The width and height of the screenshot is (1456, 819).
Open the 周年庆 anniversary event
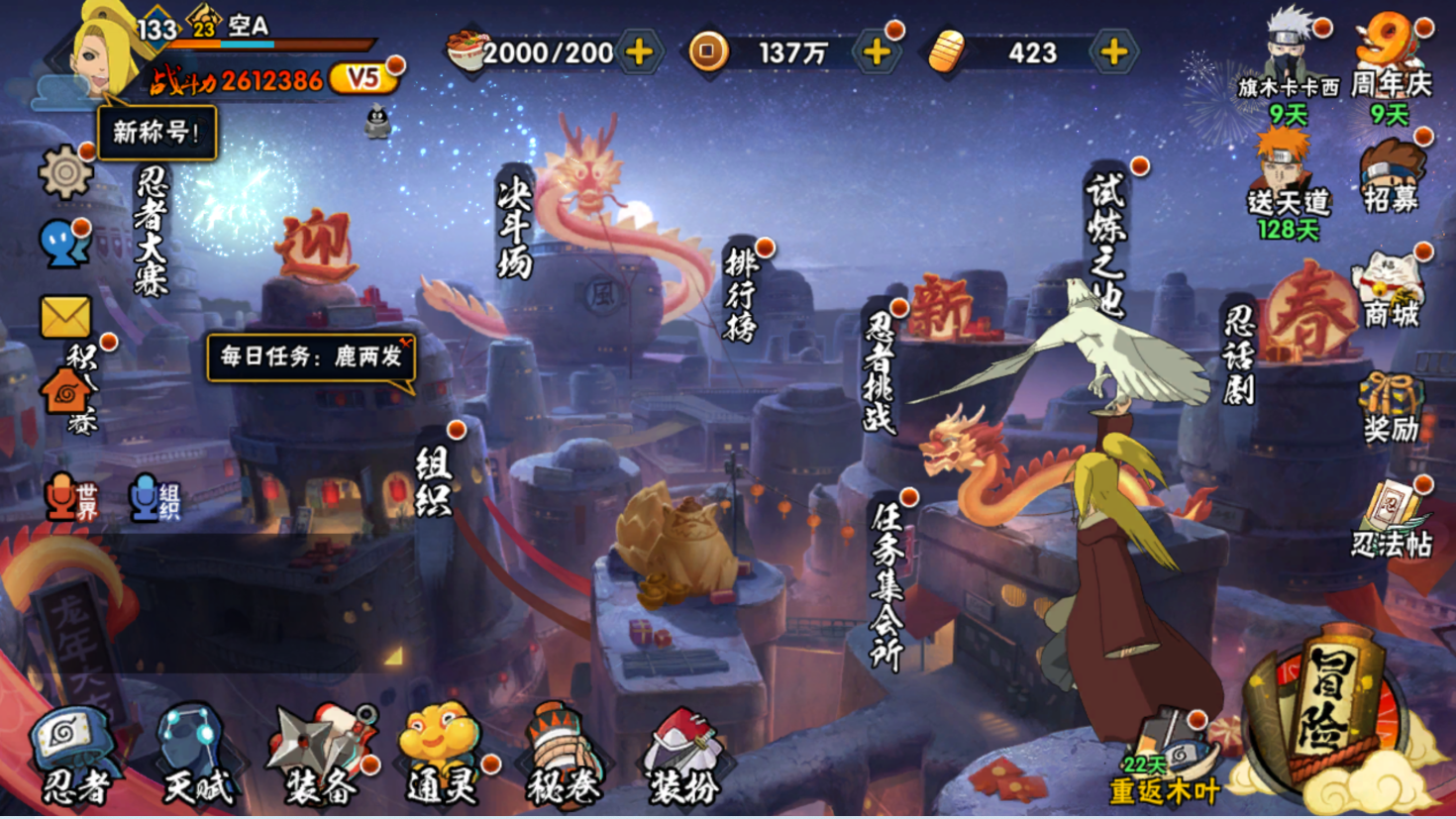coord(1392,64)
